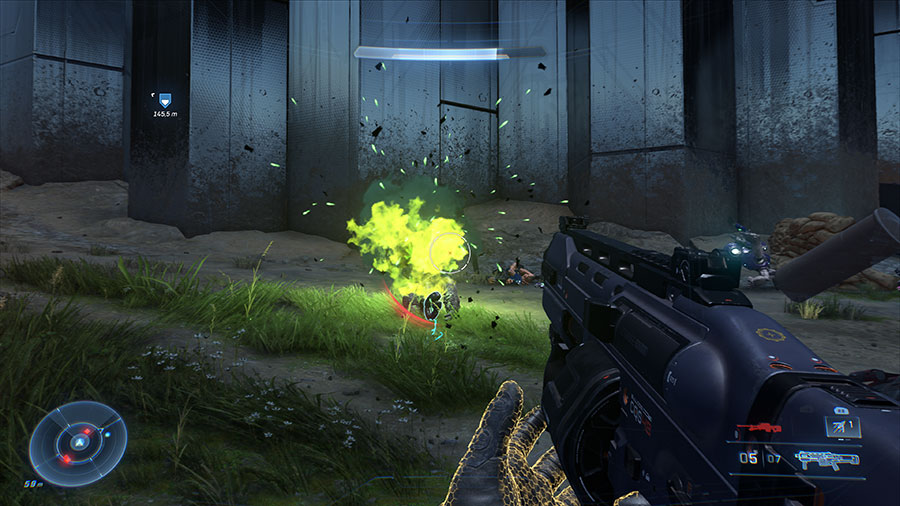Select the objective waypoint marker
This screenshot has height=506, width=900.
[163, 100]
